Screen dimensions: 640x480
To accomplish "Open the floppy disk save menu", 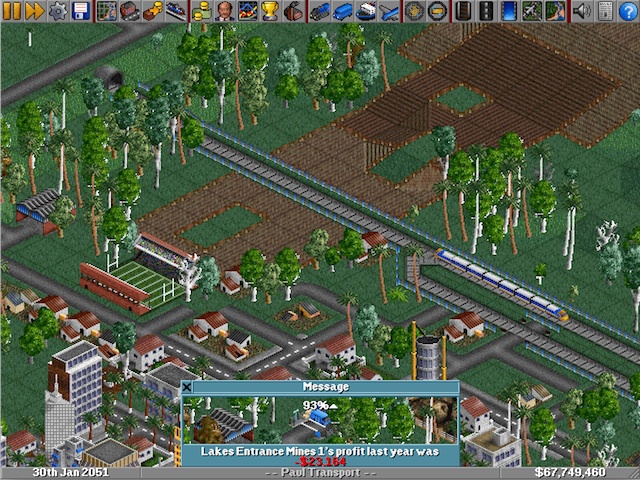I will [80, 11].
